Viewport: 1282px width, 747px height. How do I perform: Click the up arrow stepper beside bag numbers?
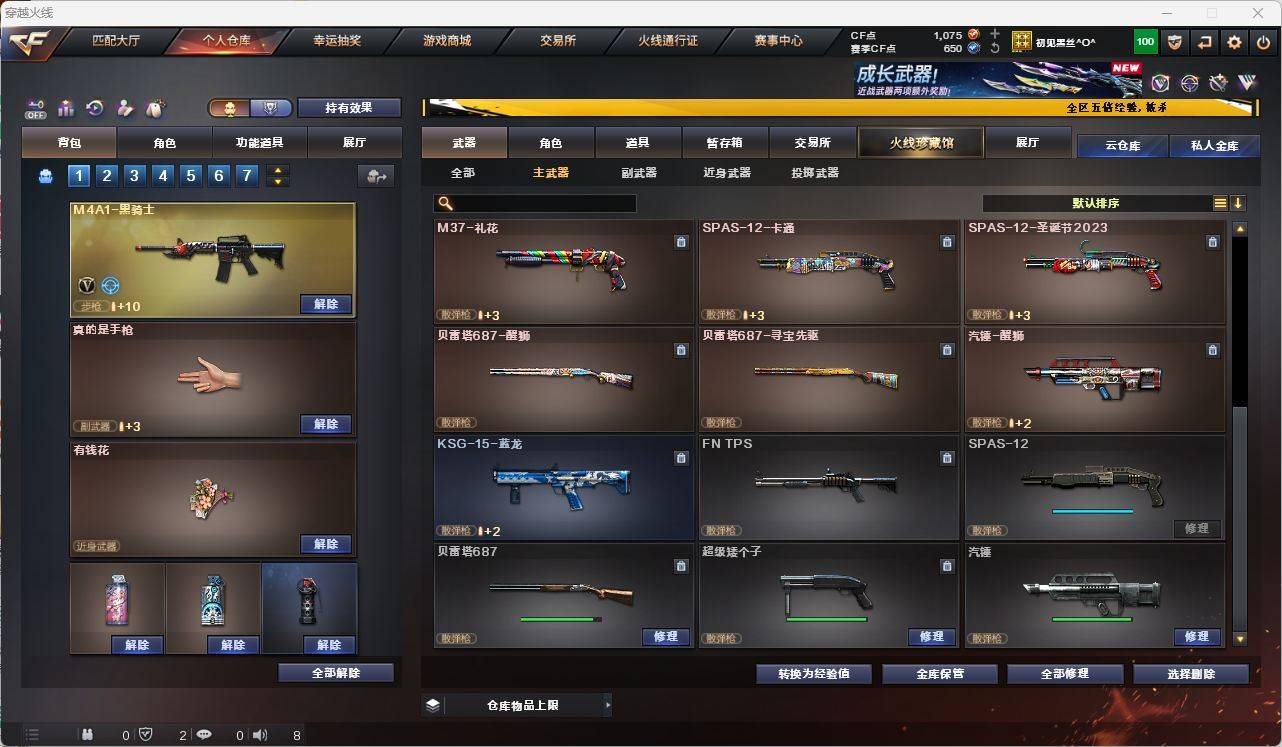[x=276, y=170]
